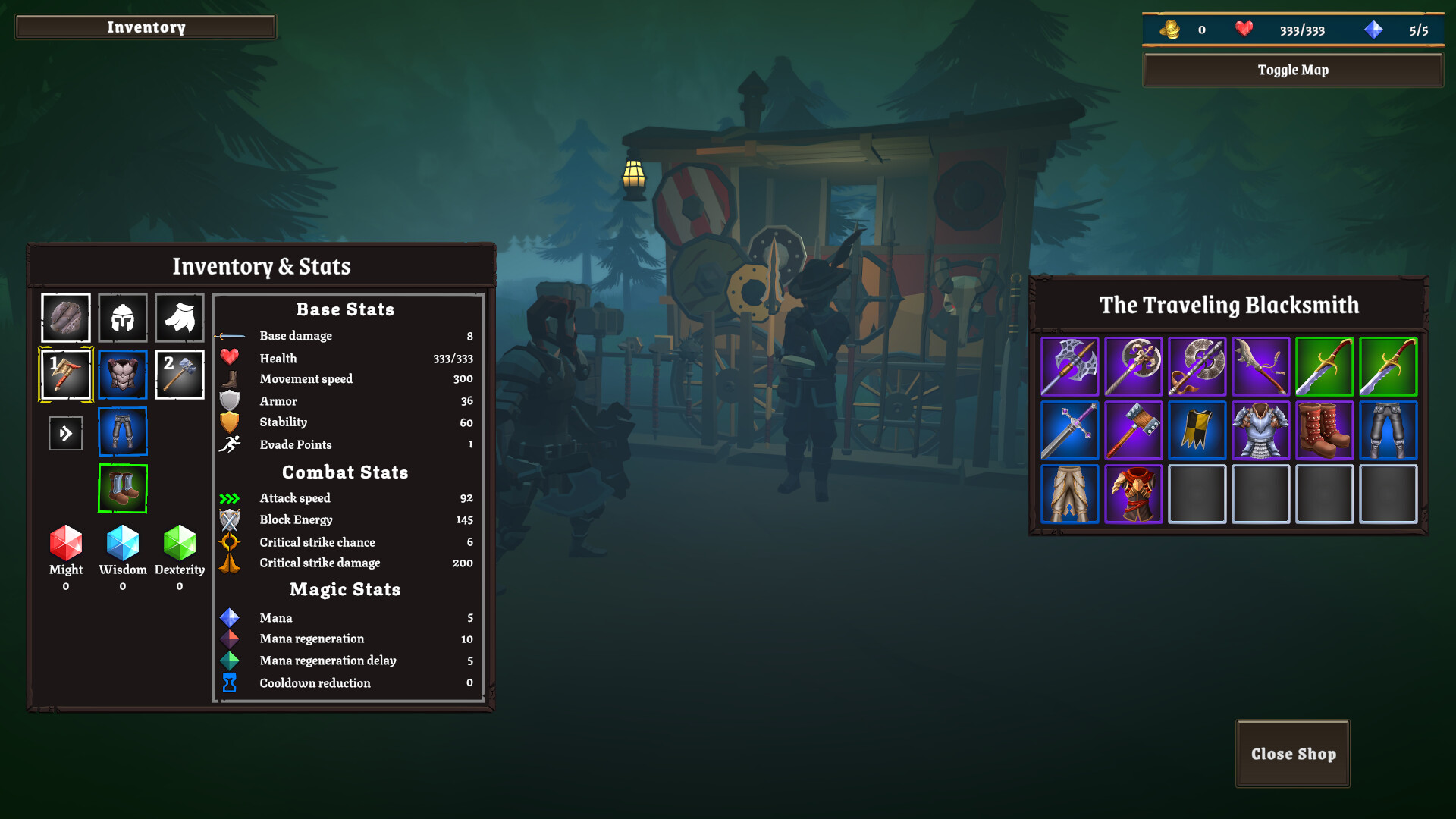1456x819 pixels.
Task: Expand the arrow button beside the pants slot
Action: coord(65,432)
